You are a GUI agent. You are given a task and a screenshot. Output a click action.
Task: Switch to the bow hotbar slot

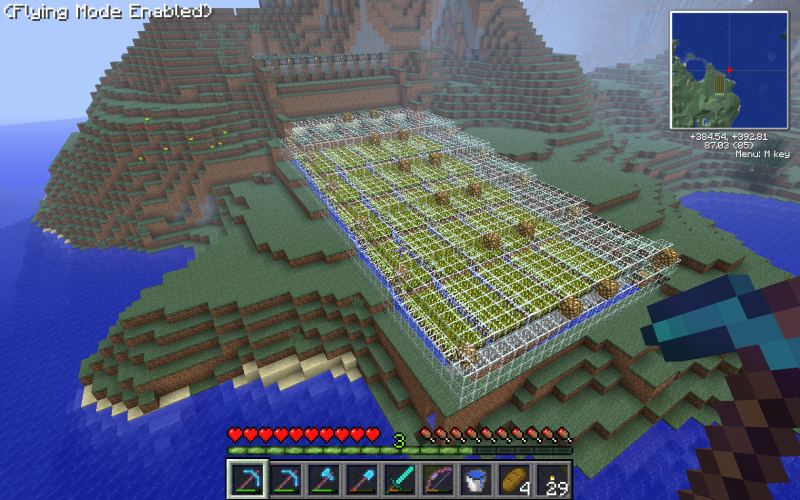point(438,479)
